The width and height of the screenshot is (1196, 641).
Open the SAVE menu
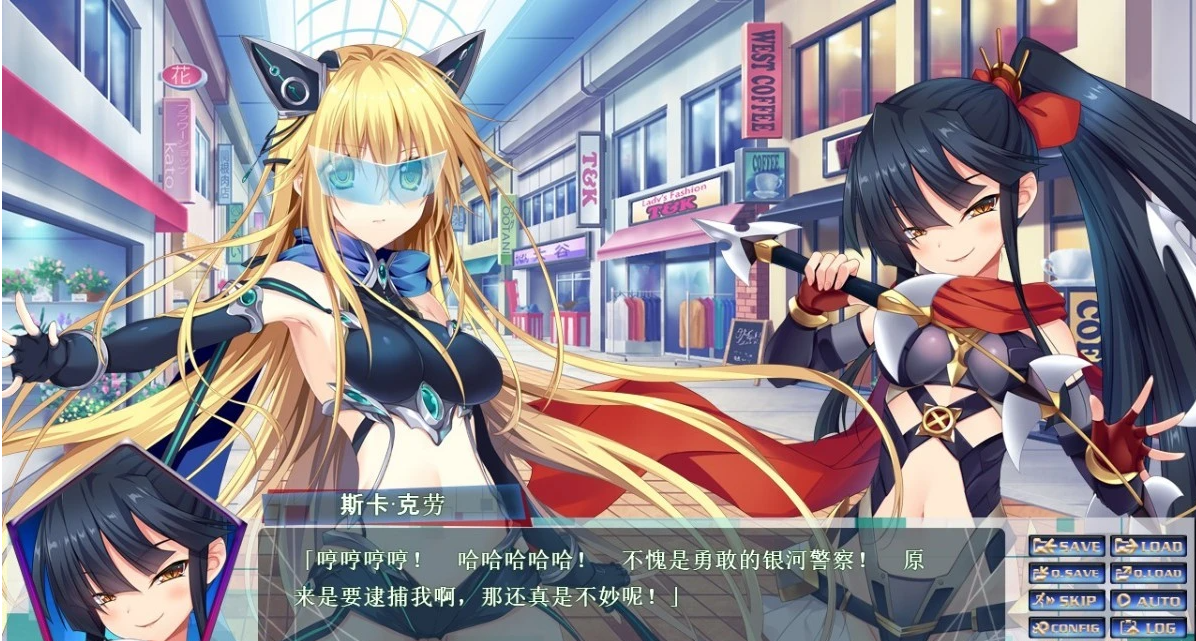pos(1067,547)
